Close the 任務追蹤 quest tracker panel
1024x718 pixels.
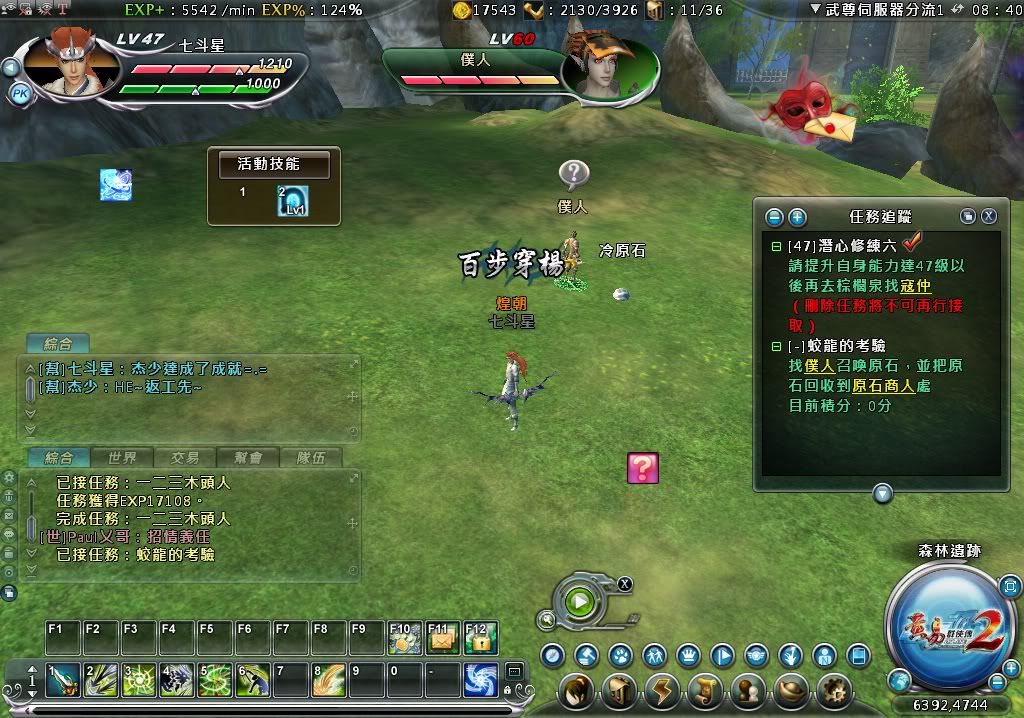tap(988, 216)
